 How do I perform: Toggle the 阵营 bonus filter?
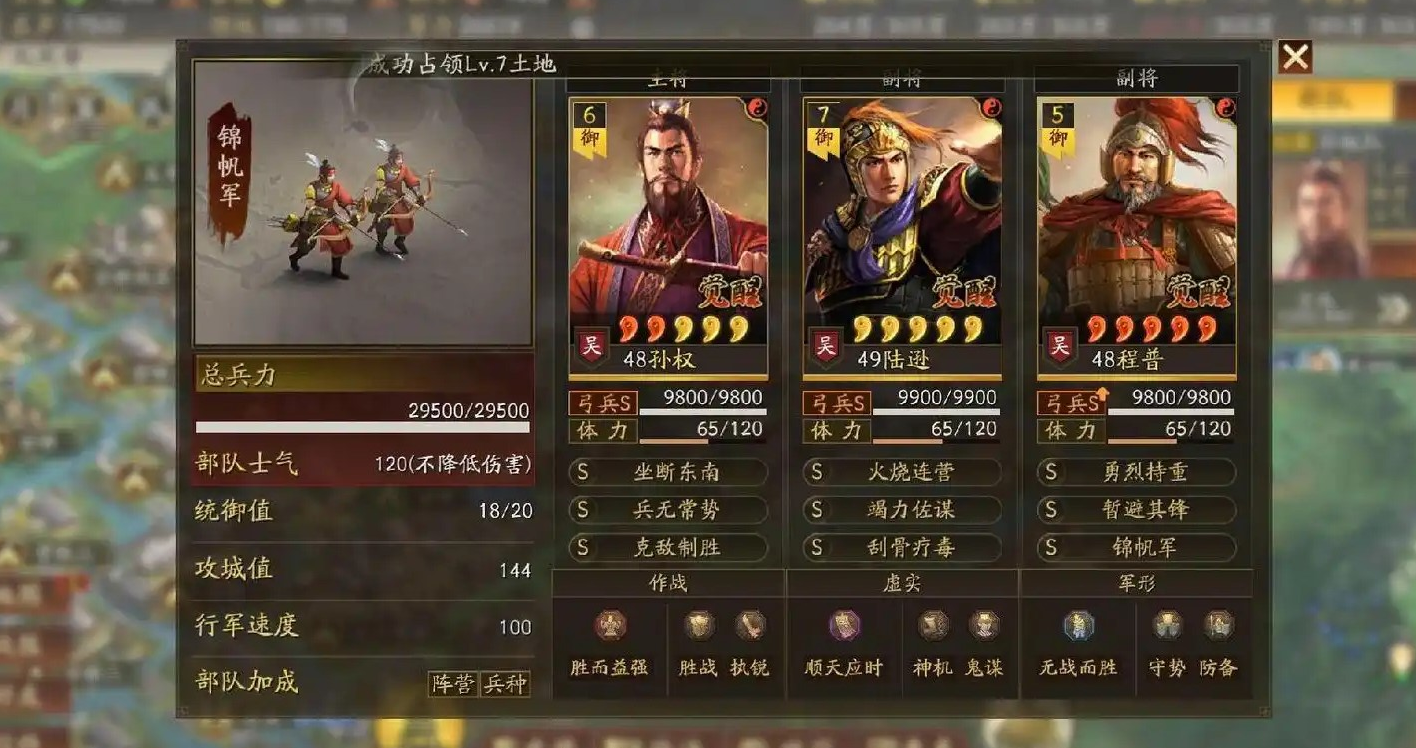[455, 685]
